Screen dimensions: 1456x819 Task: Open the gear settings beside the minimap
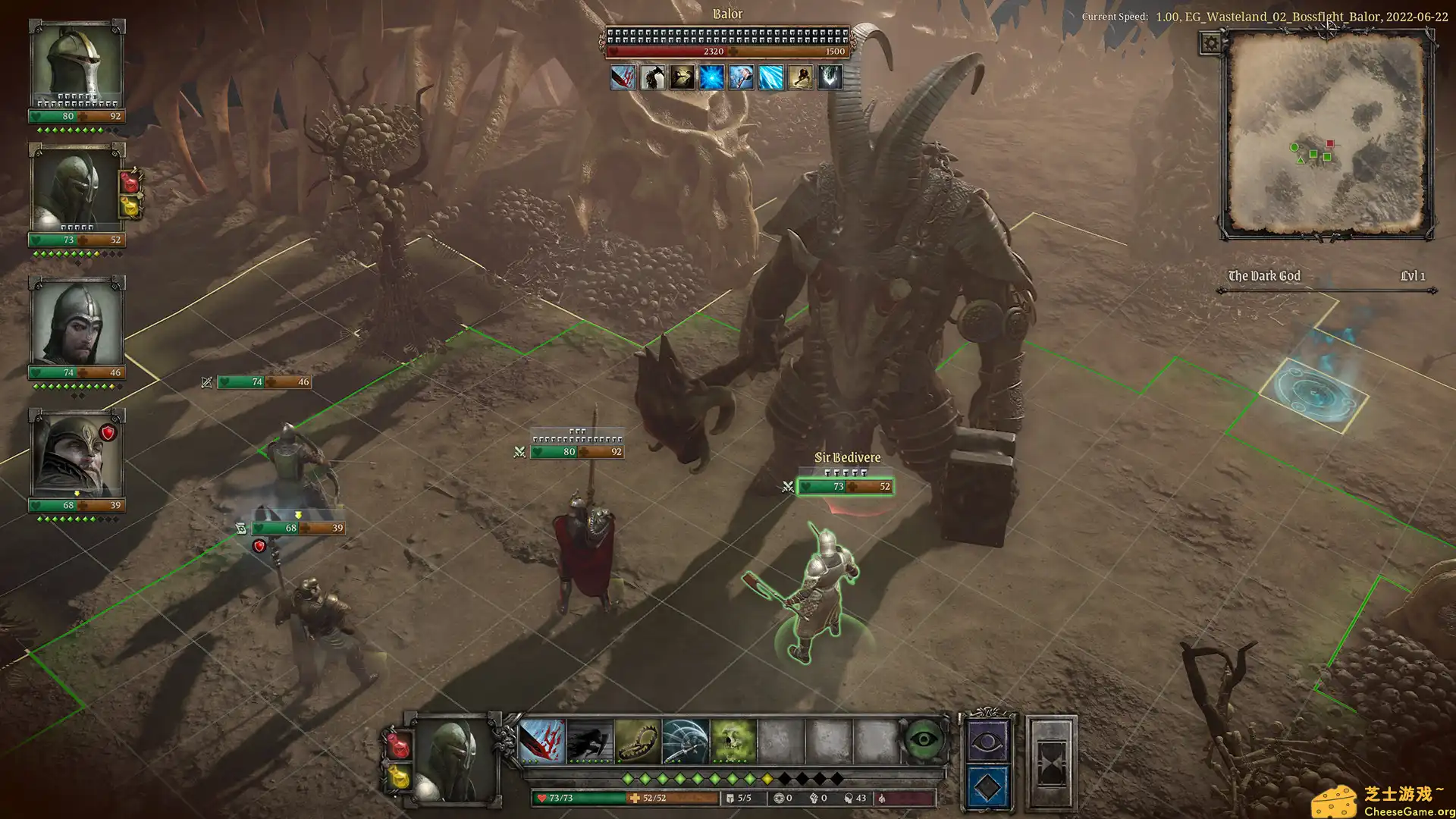coord(1211,43)
